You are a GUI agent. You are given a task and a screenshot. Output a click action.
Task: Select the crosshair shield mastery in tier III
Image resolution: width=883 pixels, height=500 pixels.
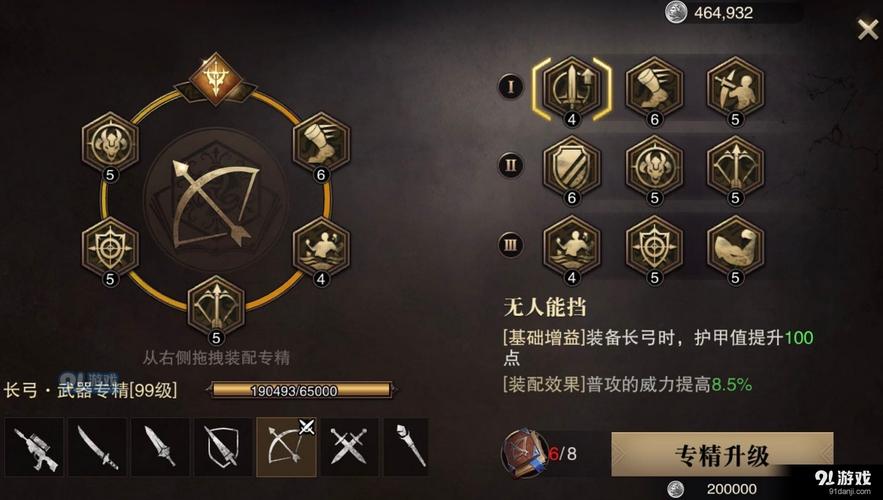click(x=653, y=245)
